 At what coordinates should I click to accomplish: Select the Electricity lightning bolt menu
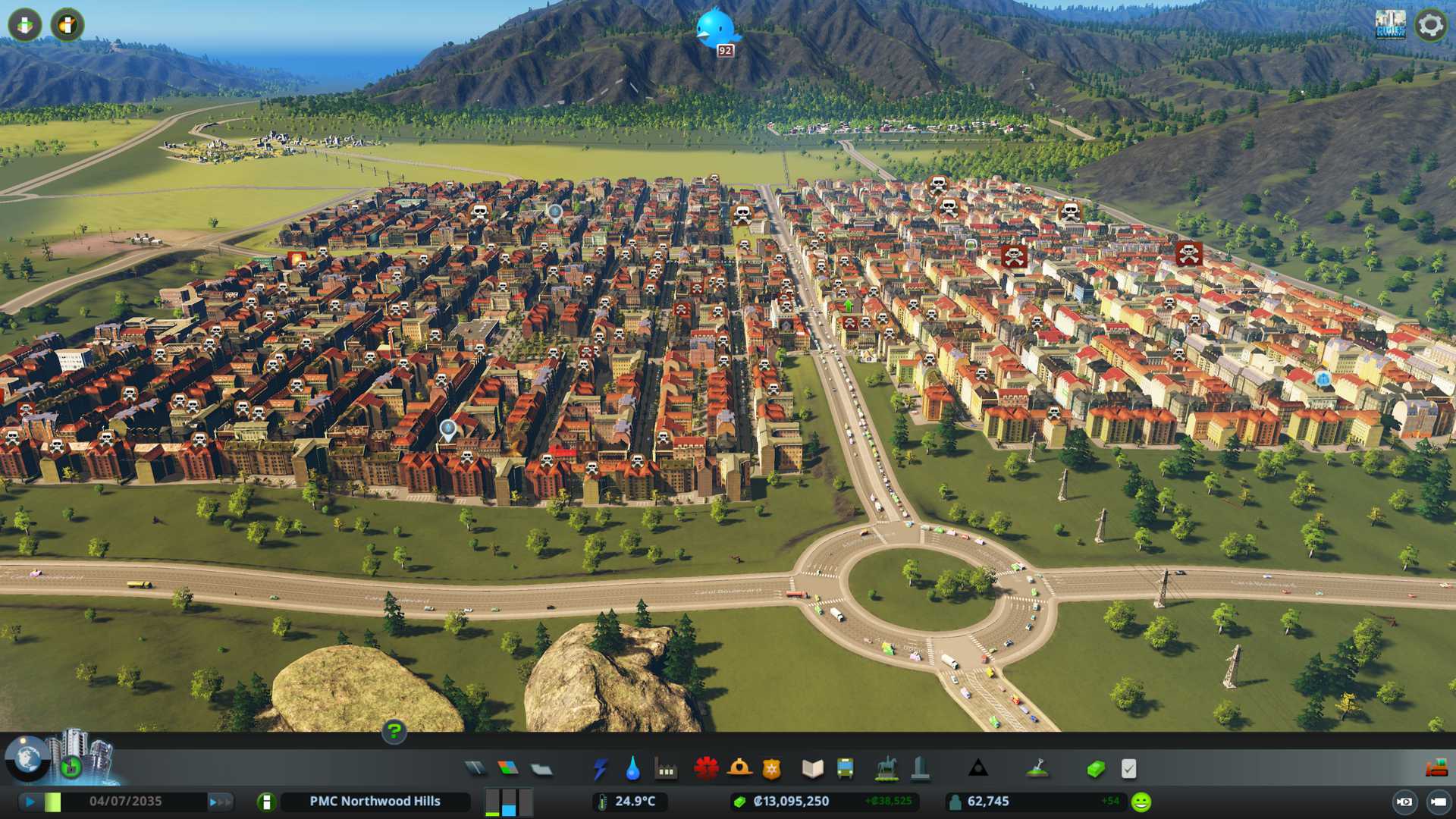[600, 769]
